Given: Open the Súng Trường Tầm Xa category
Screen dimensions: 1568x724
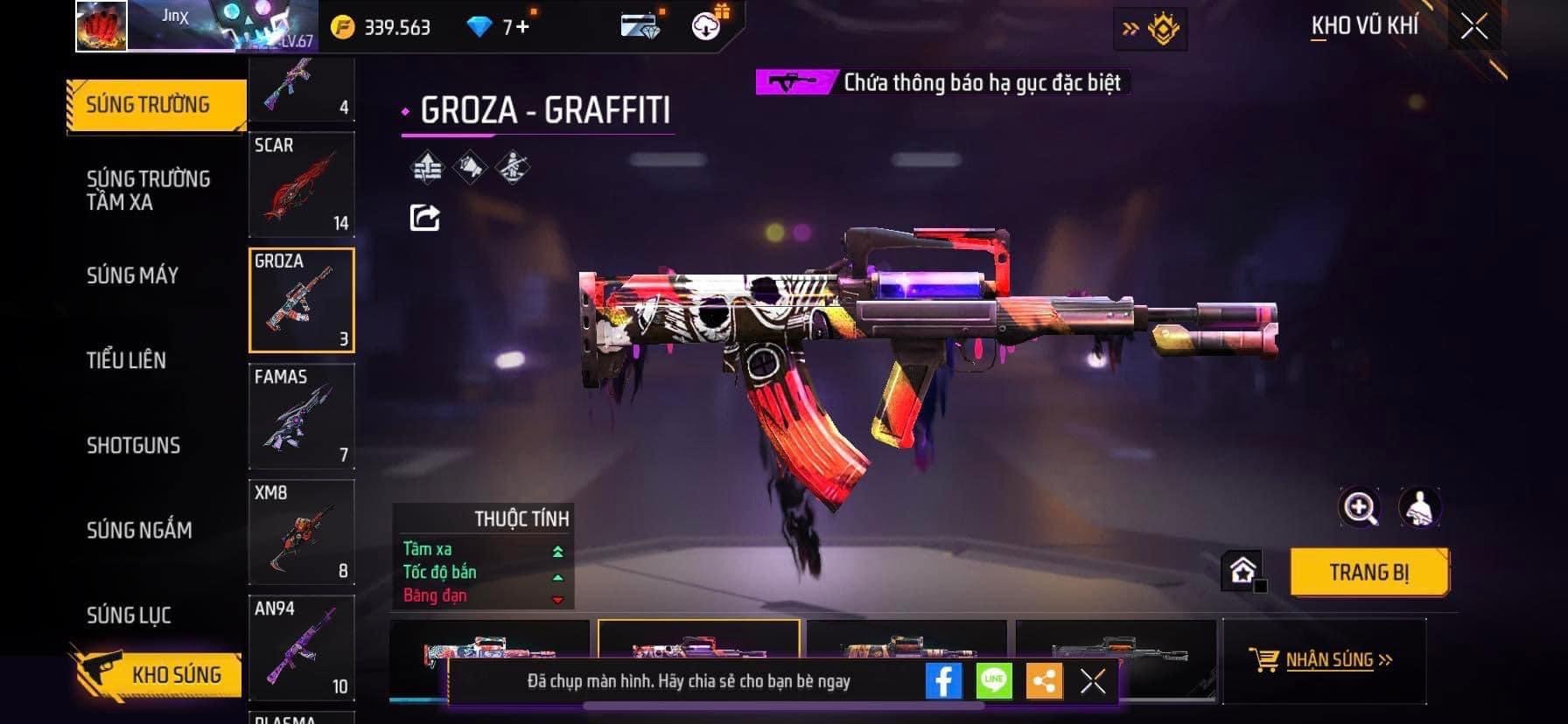Looking at the screenshot, I should point(149,190).
